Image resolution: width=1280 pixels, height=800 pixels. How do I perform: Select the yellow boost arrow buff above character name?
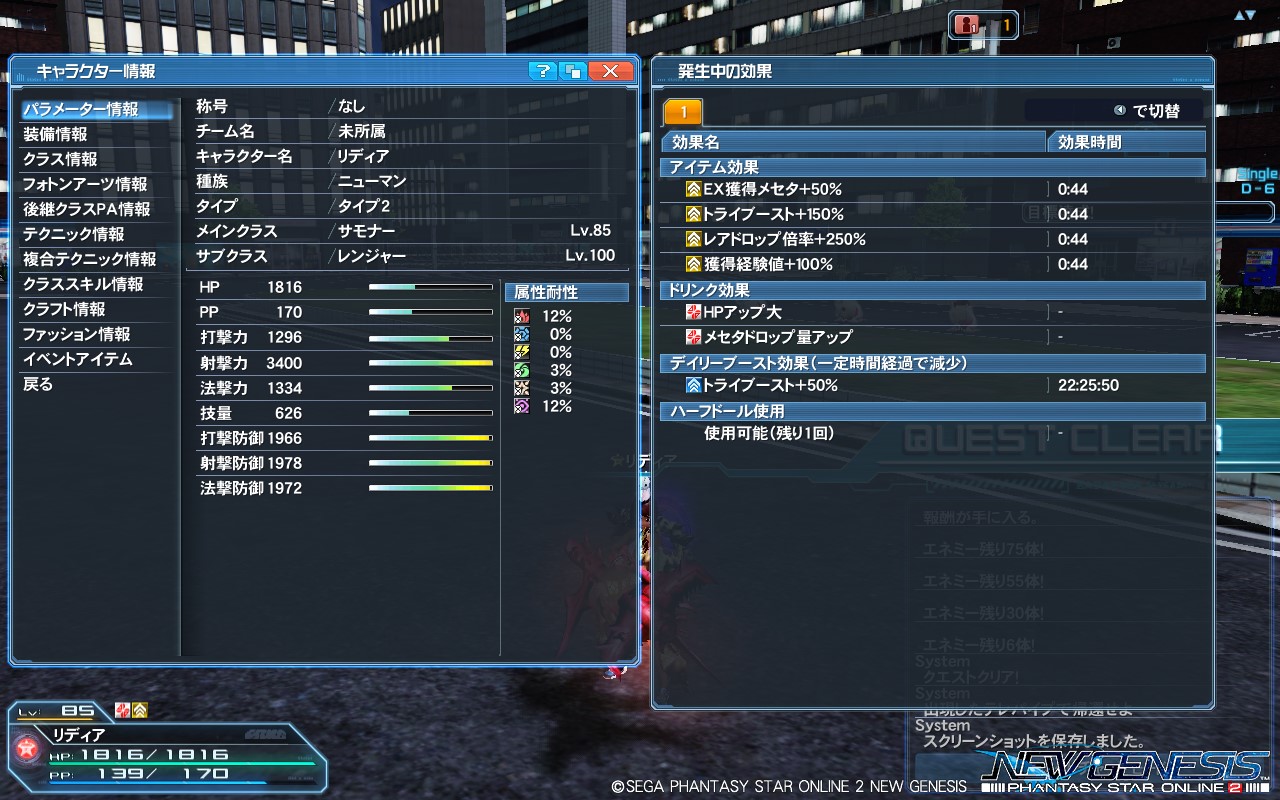(140, 709)
